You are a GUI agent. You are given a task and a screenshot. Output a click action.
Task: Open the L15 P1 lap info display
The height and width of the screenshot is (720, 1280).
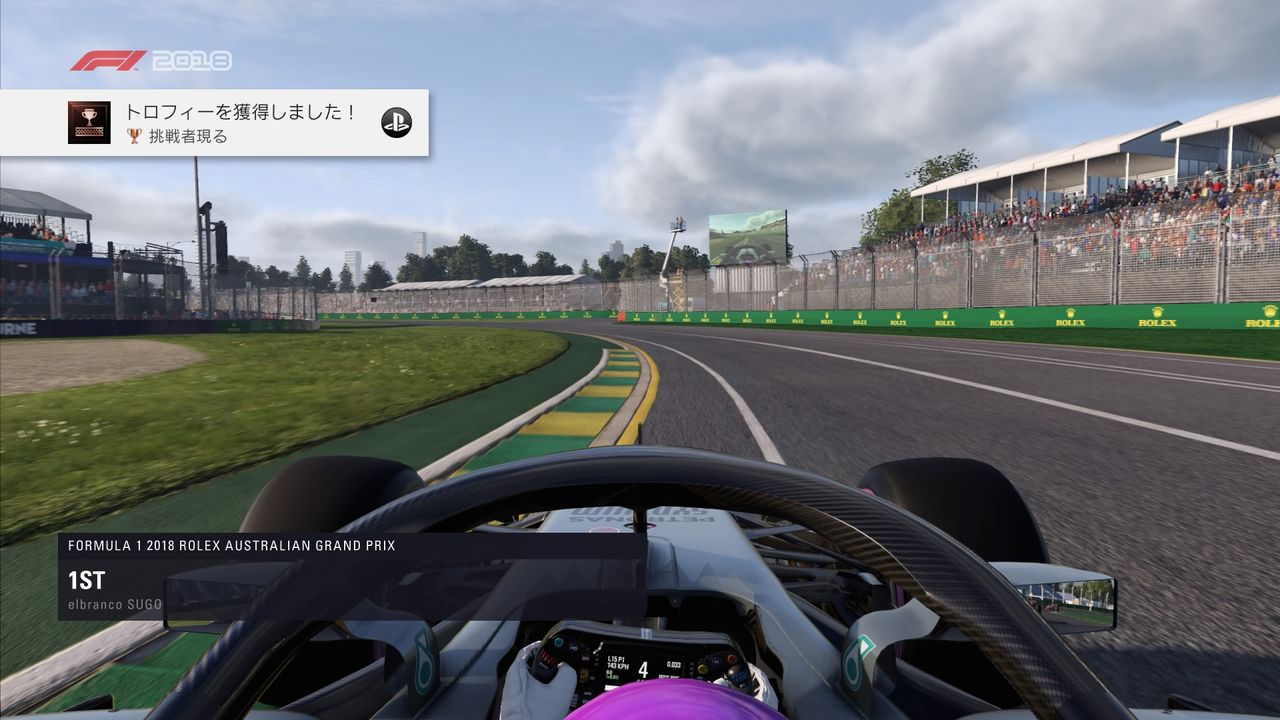click(x=616, y=657)
